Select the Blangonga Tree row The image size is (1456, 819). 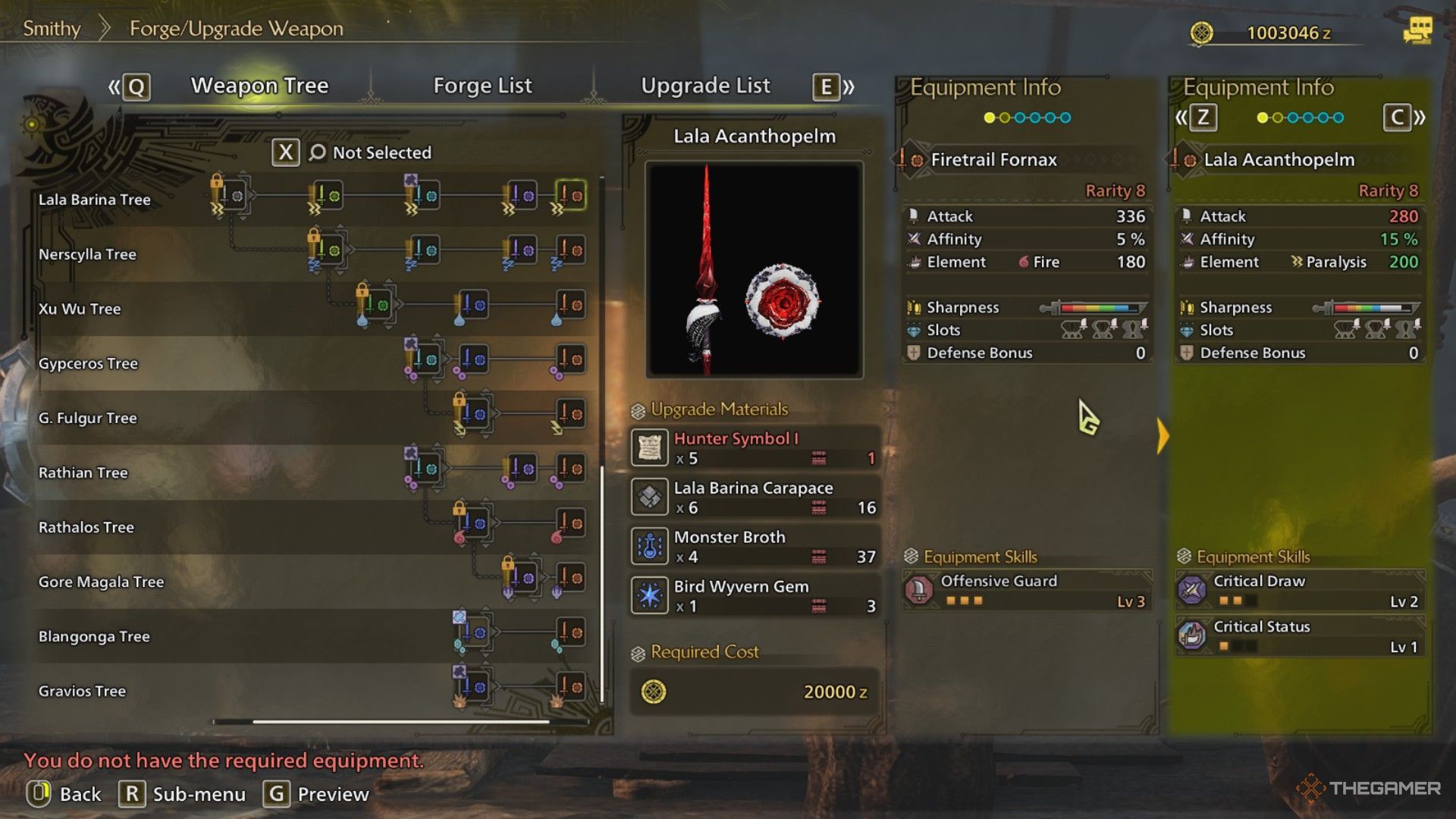click(94, 636)
